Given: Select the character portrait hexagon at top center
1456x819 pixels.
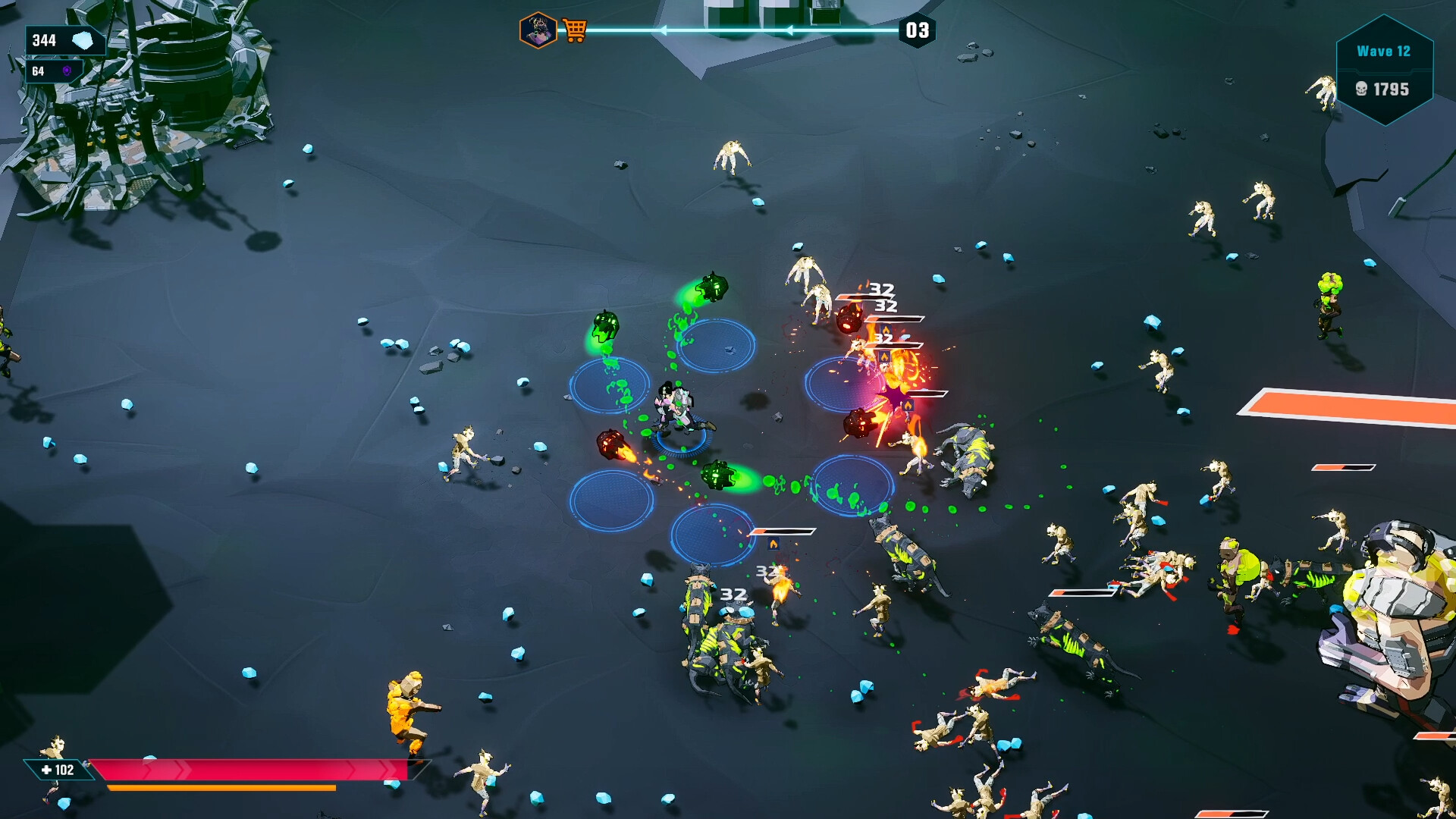Looking at the screenshot, I should [539, 29].
